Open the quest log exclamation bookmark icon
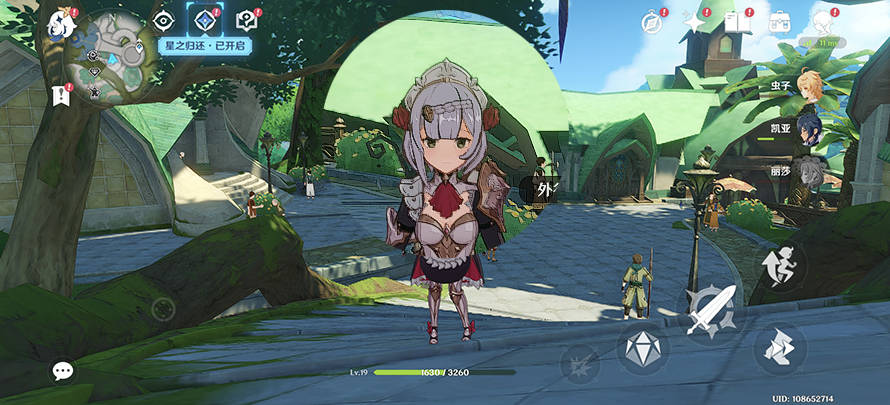 (x=60, y=96)
